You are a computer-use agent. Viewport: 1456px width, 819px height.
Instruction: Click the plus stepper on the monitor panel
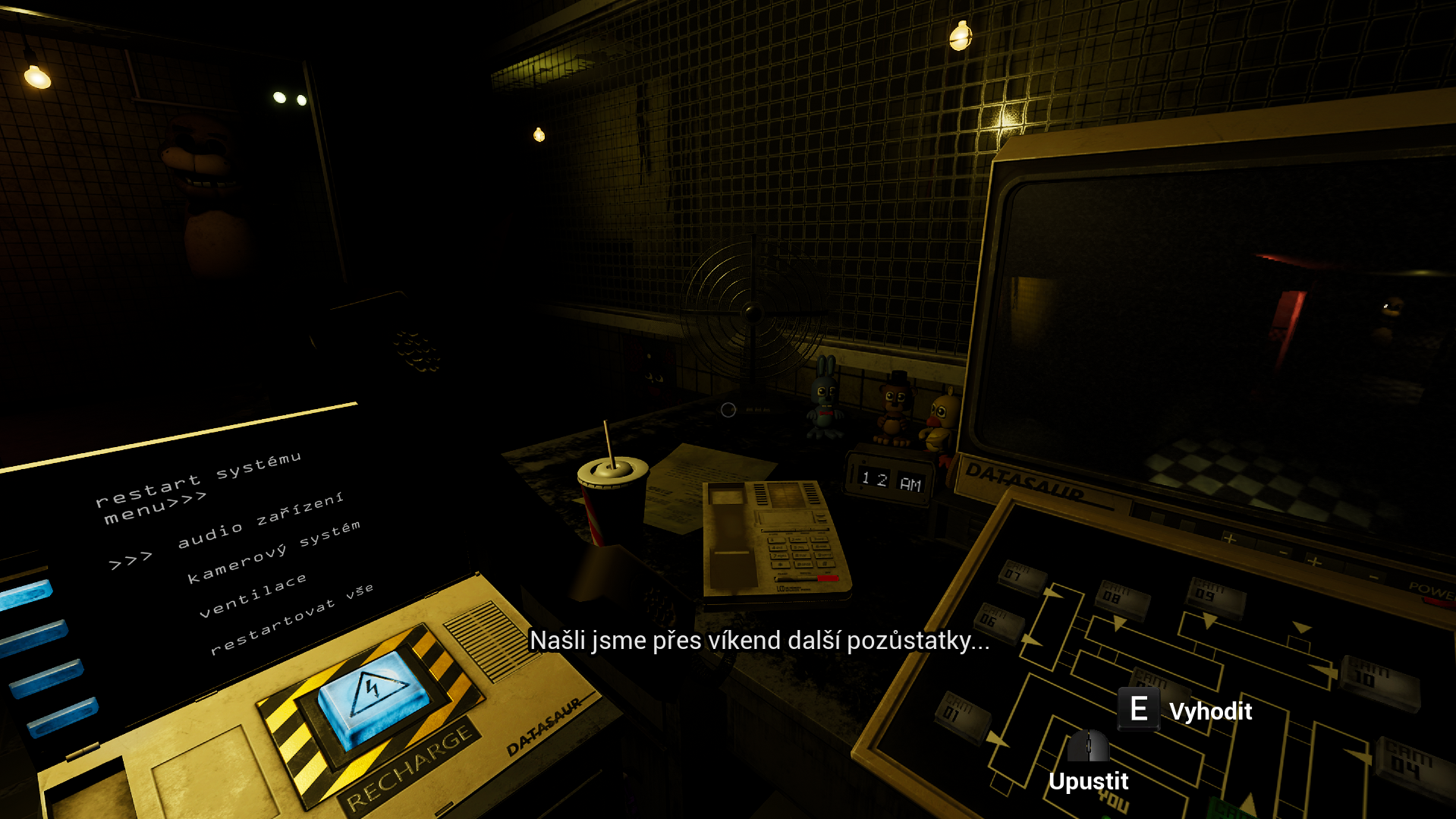[1228, 537]
